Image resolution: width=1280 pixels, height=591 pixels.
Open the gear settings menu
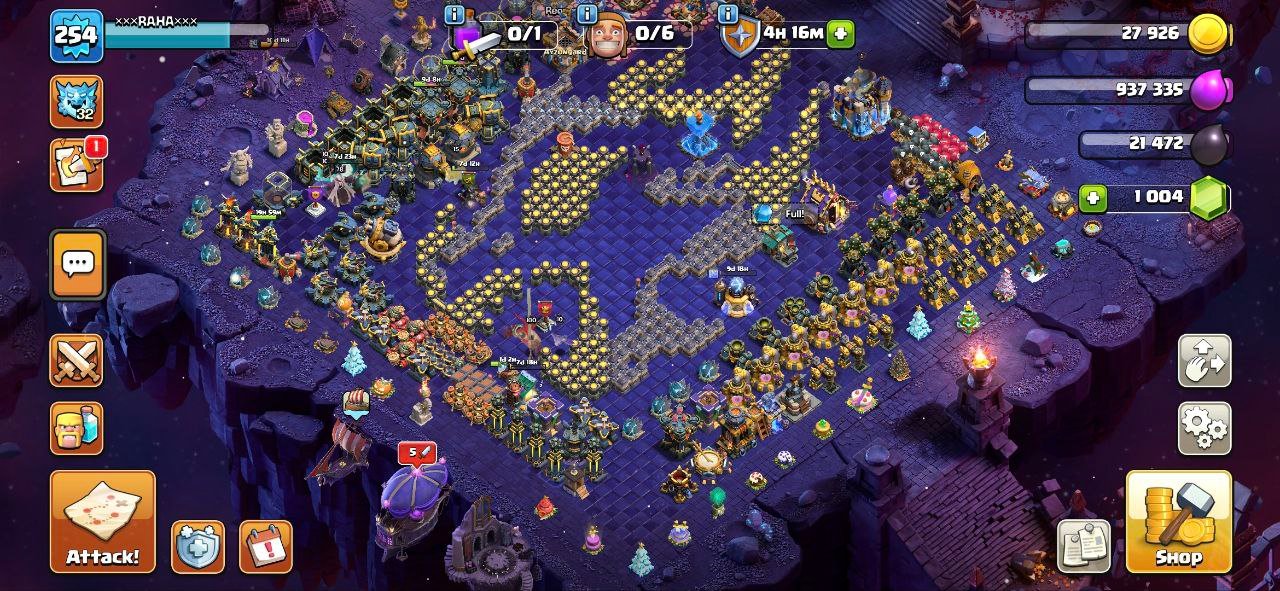[1204, 428]
